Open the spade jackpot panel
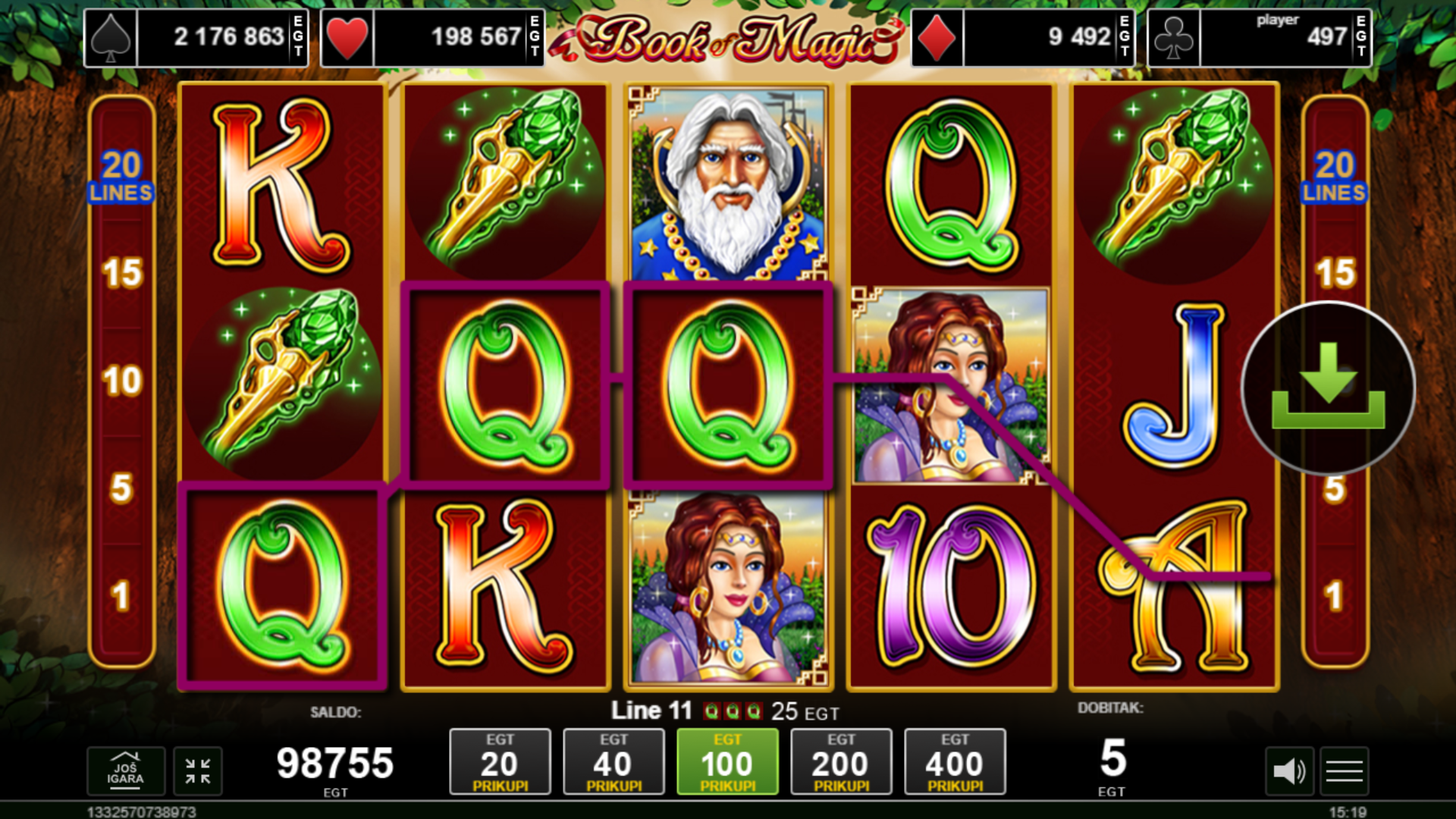1456x819 pixels. (196, 37)
